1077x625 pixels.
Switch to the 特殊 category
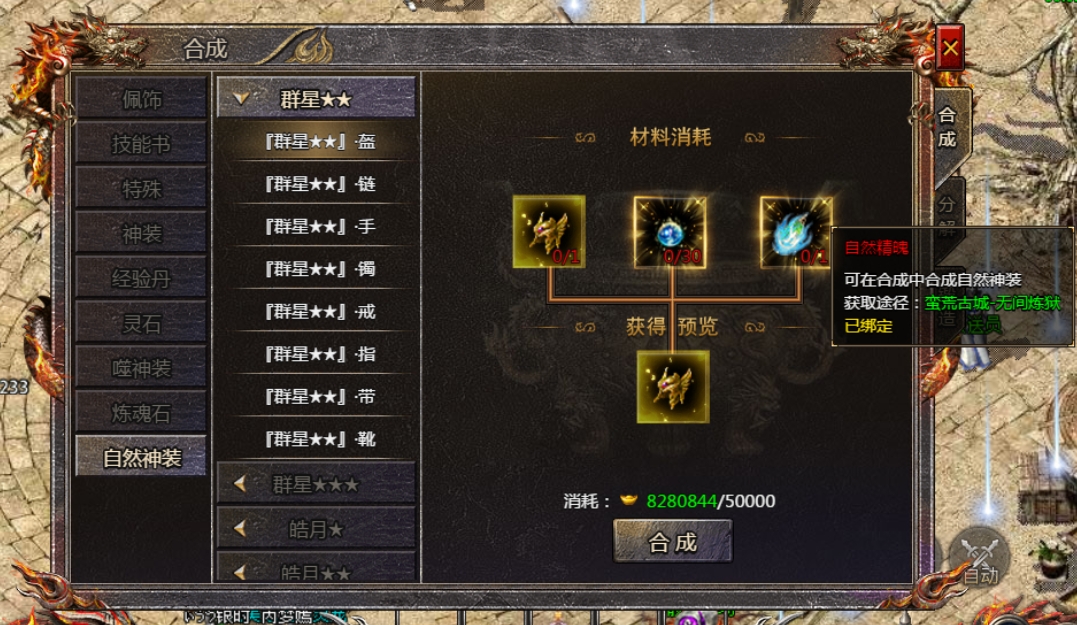tap(141, 189)
